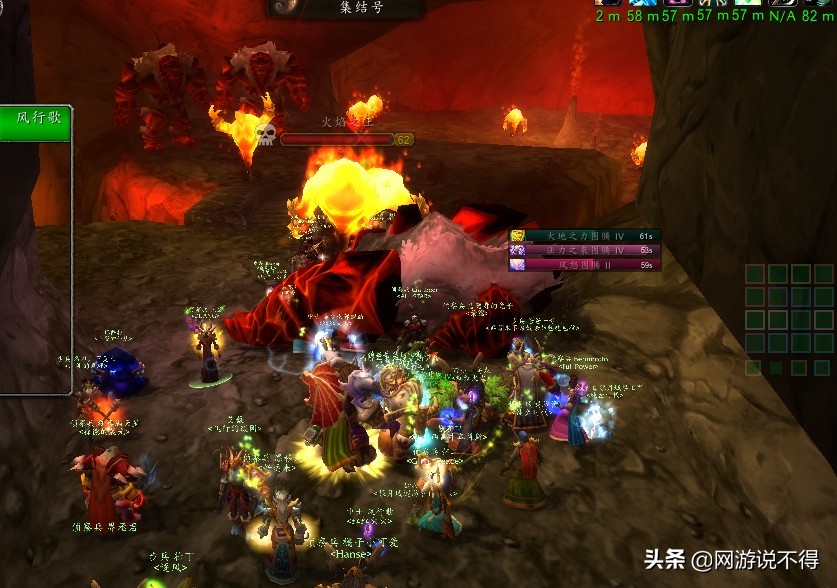Click the buff icon with 2 m remaining
The height and width of the screenshot is (588, 837).
607,3
